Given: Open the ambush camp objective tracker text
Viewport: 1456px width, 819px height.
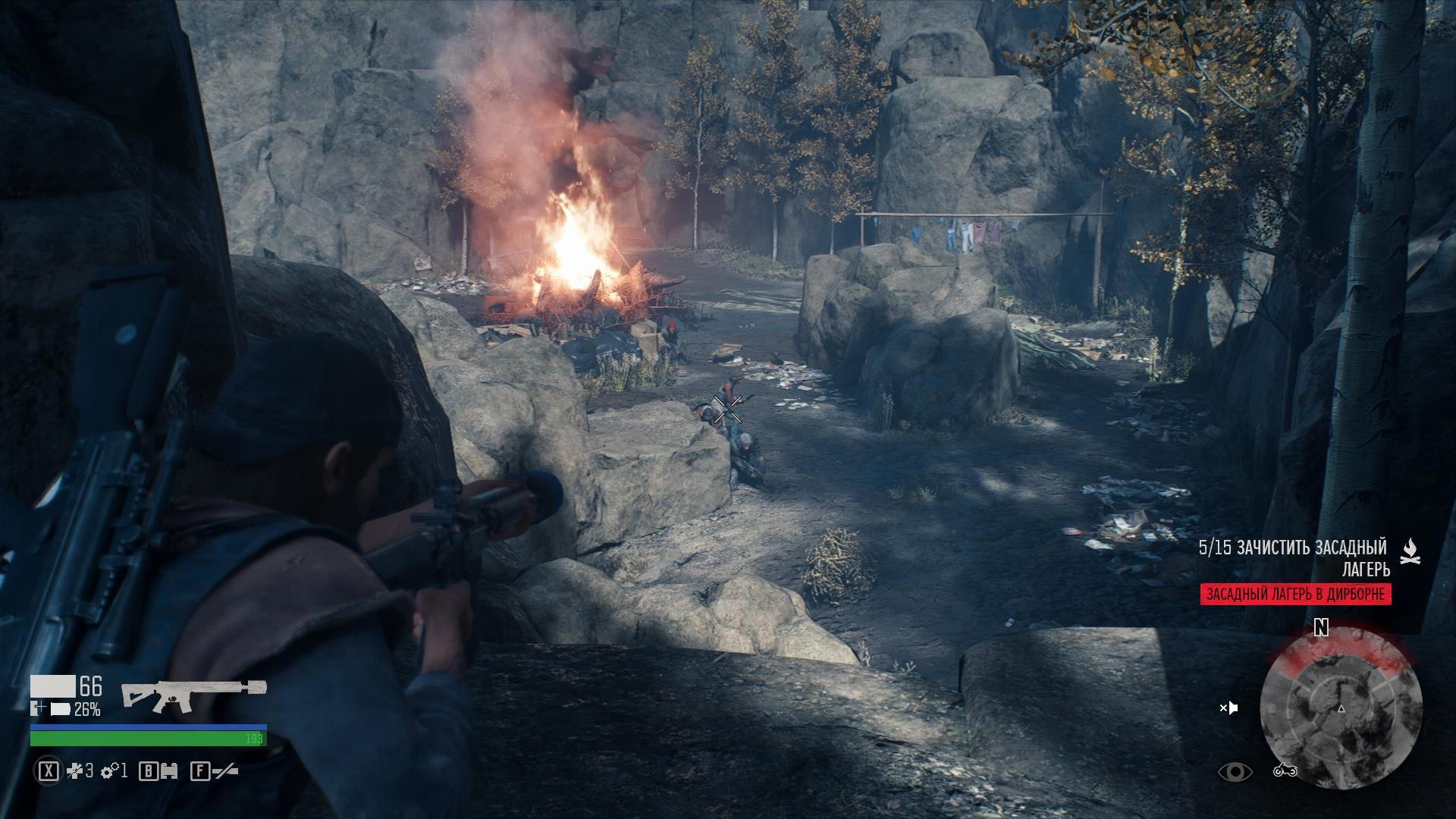Looking at the screenshot, I should click(x=1293, y=557).
